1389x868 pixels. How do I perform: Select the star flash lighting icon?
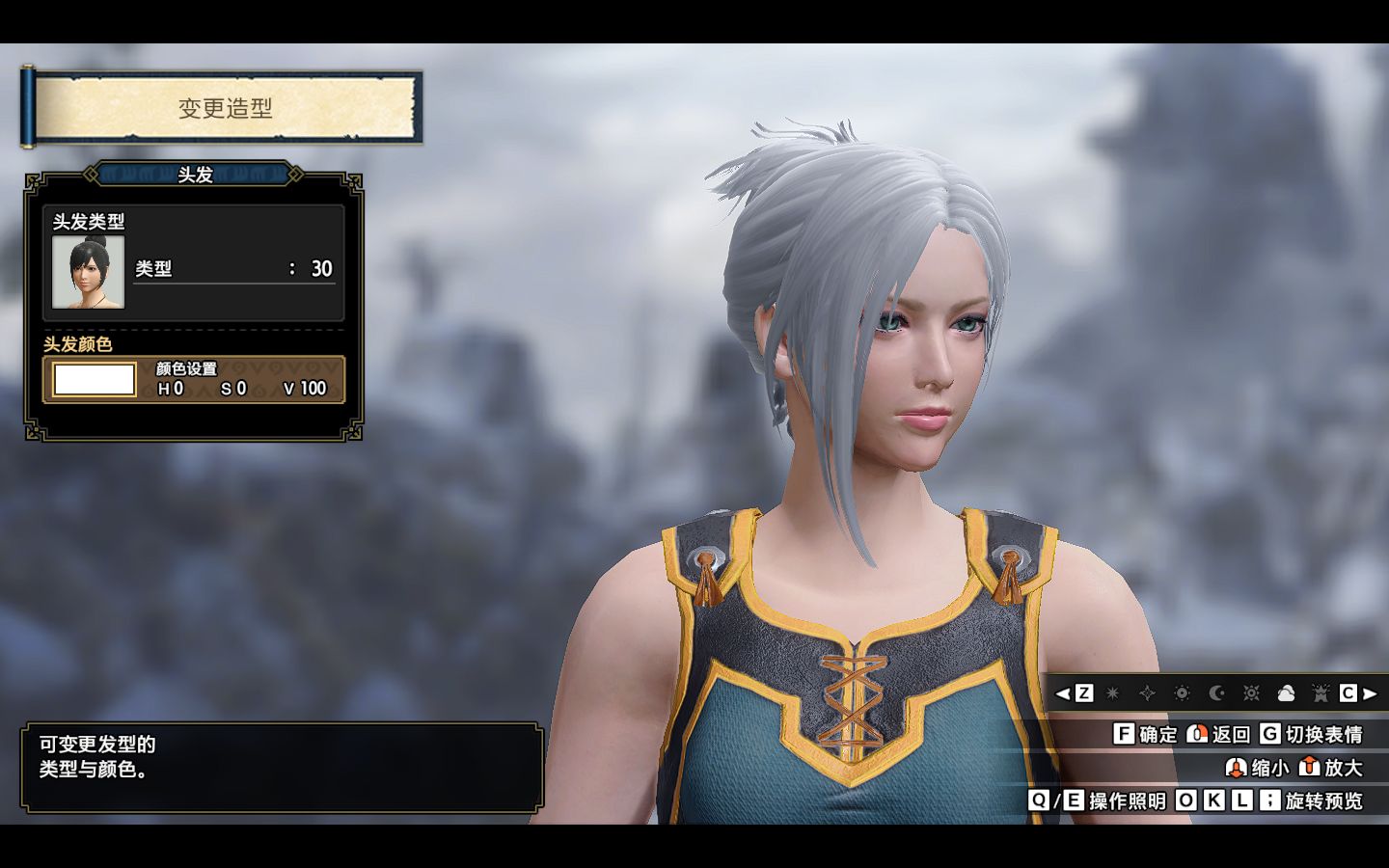pyautogui.click(x=1112, y=693)
